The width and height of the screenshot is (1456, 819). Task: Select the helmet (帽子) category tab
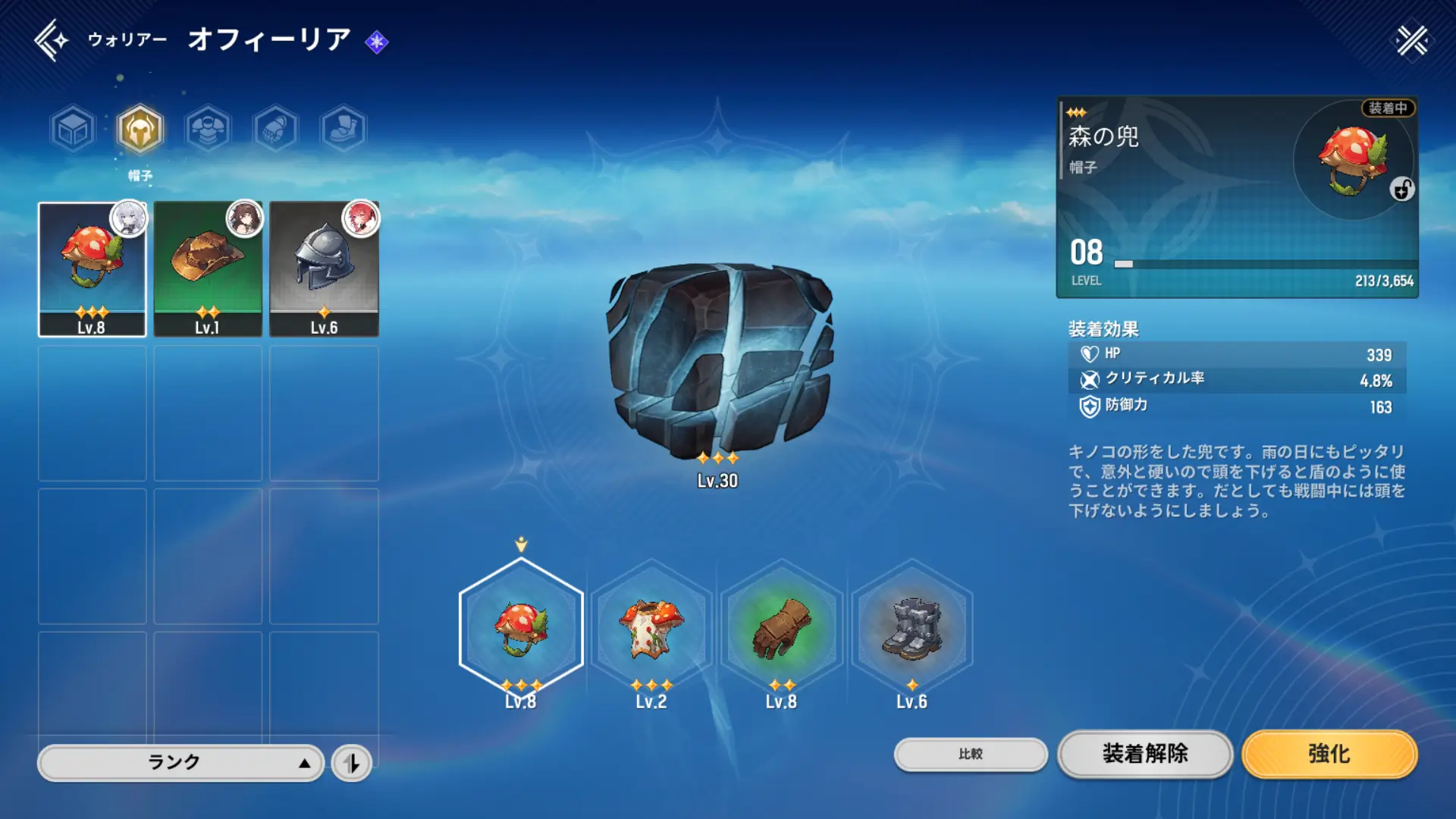(x=140, y=129)
